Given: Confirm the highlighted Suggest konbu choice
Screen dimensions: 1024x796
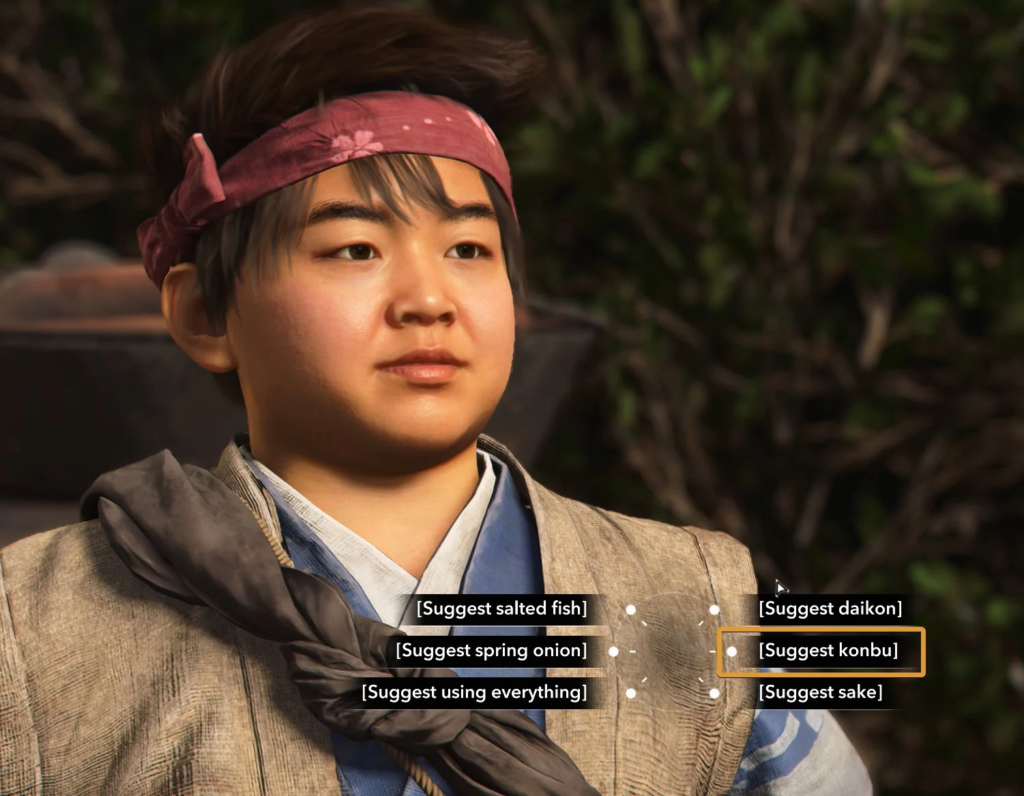Looking at the screenshot, I should (x=828, y=651).
